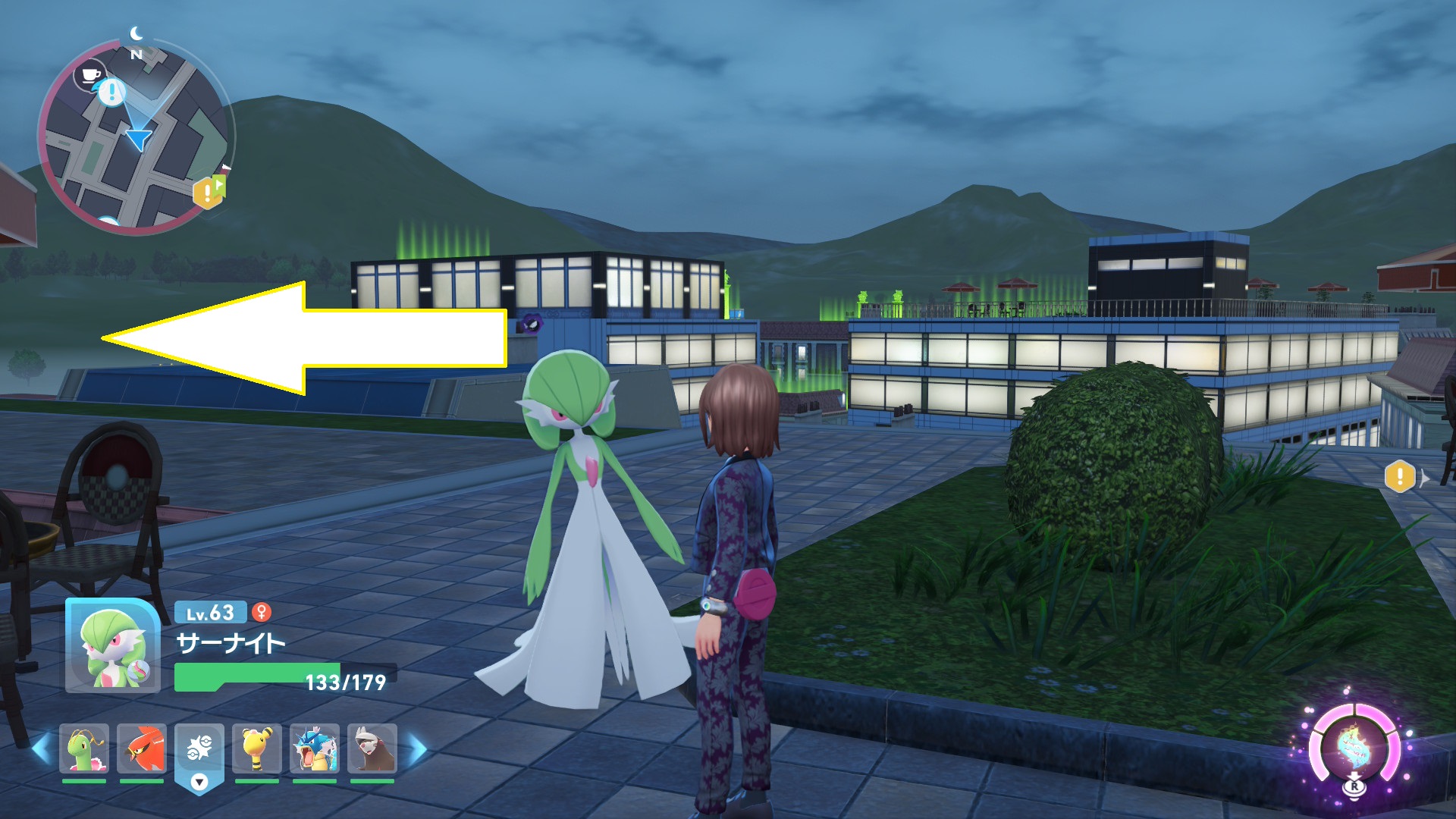
Task: Choose Gyarados in the party bar
Action: [x=315, y=749]
